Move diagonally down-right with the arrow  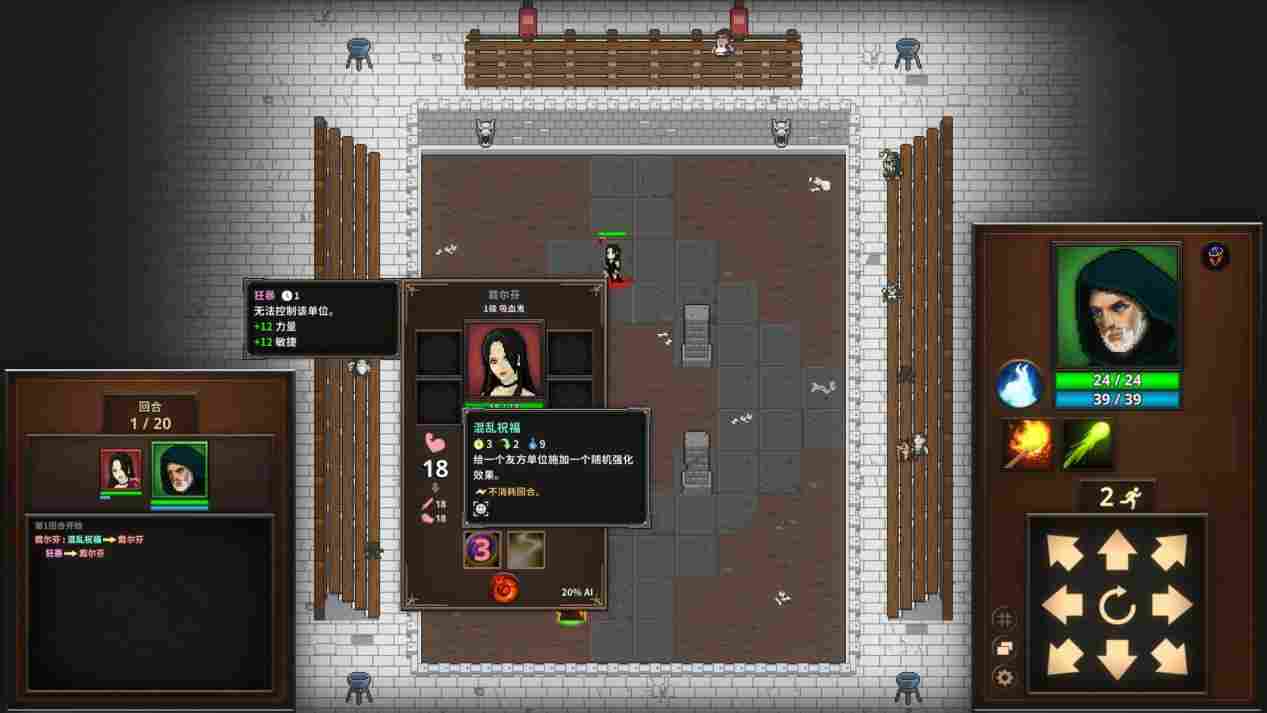[1170, 658]
